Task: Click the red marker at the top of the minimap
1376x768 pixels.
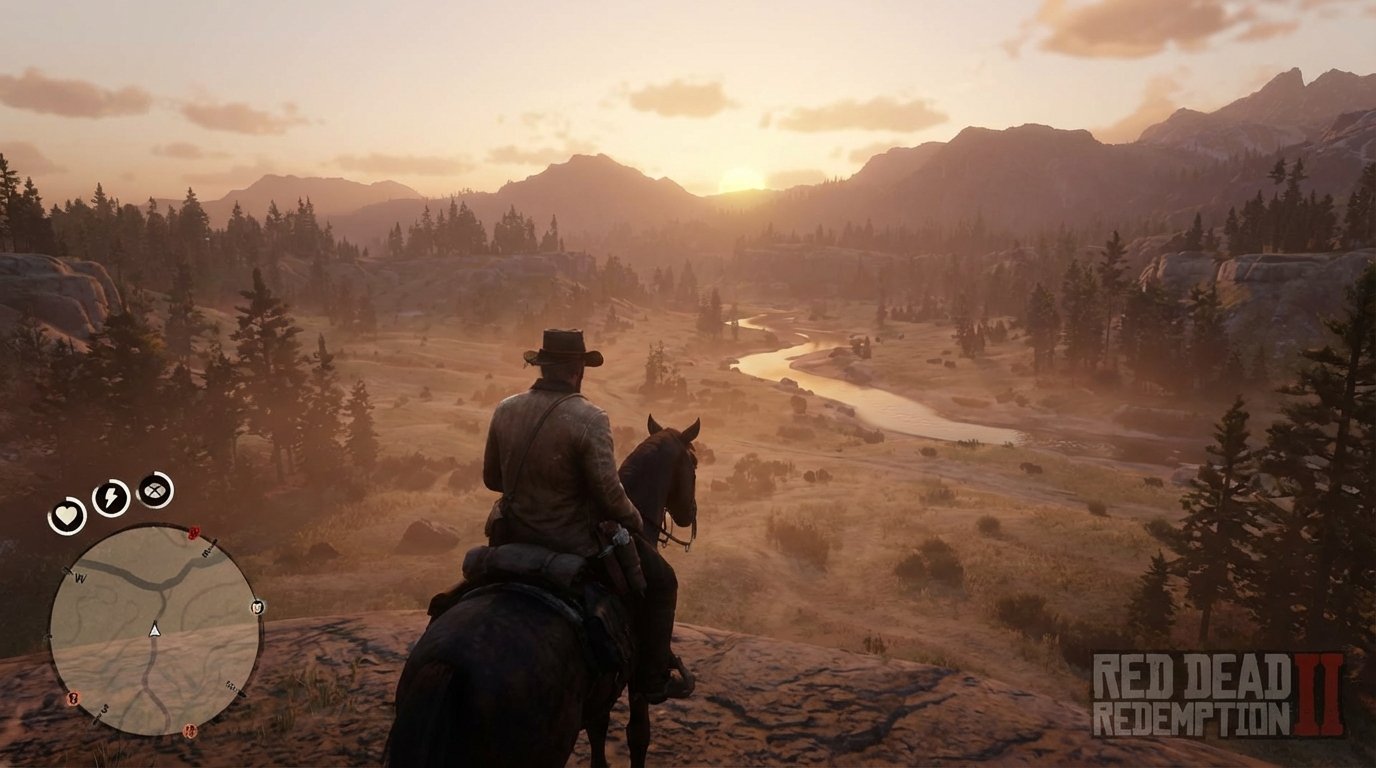Action: pyautogui.click(x=194, y=532)
